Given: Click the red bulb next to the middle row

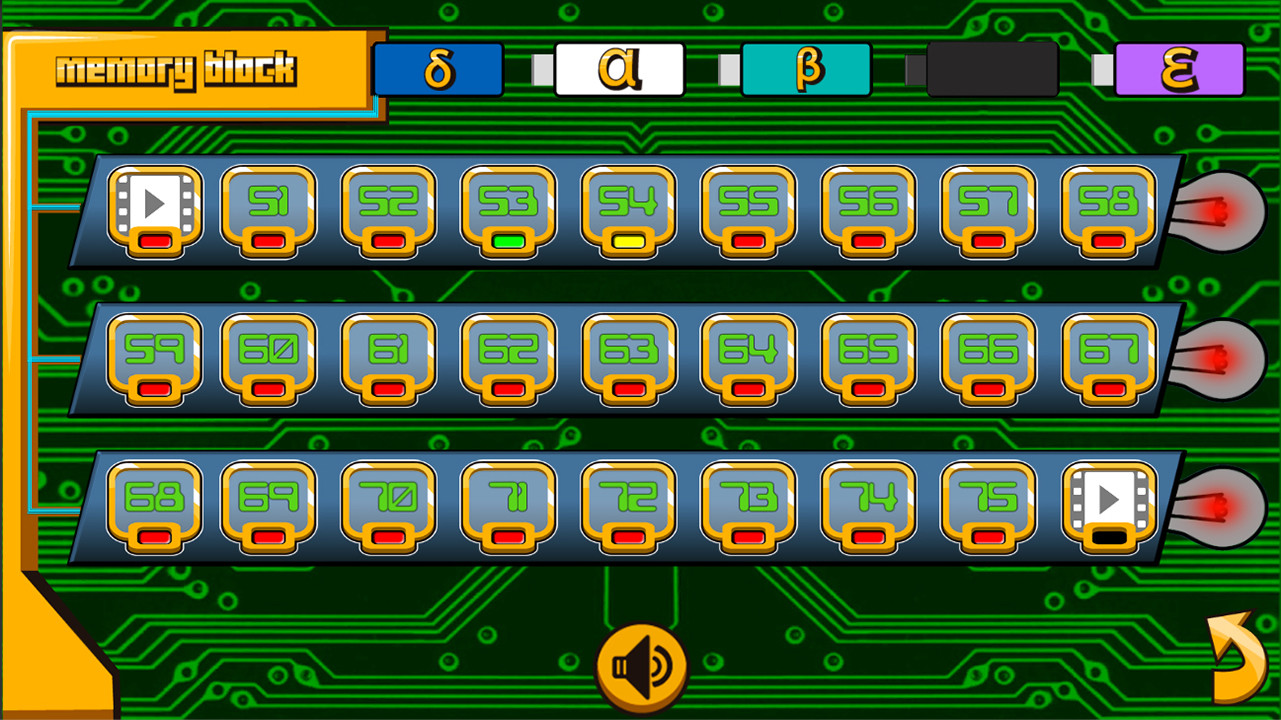Looking at the screenshot, I should coord(1222,358).
